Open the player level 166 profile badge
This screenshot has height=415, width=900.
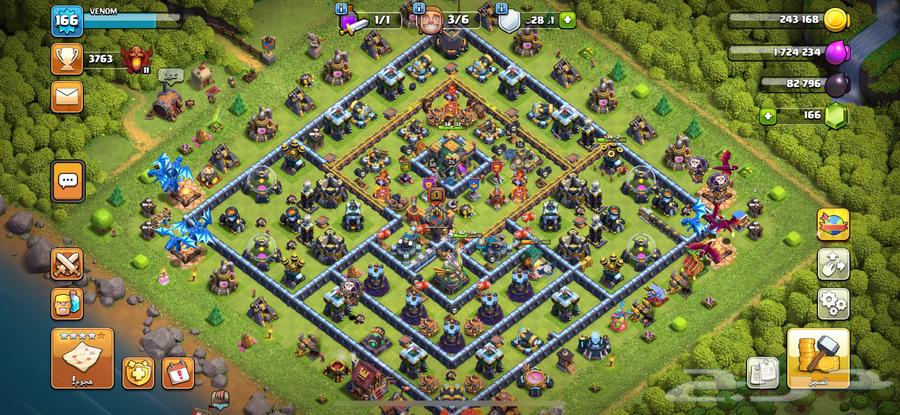[x=67, y=22]
